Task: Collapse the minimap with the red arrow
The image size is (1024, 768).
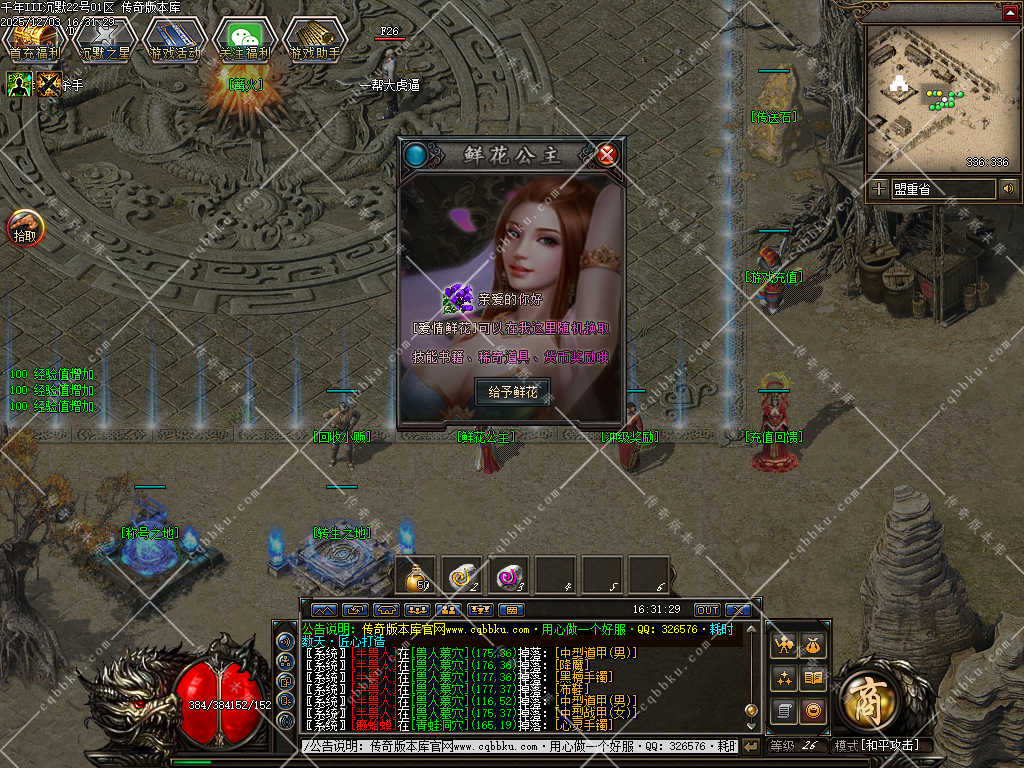Action: [1010, 12]
